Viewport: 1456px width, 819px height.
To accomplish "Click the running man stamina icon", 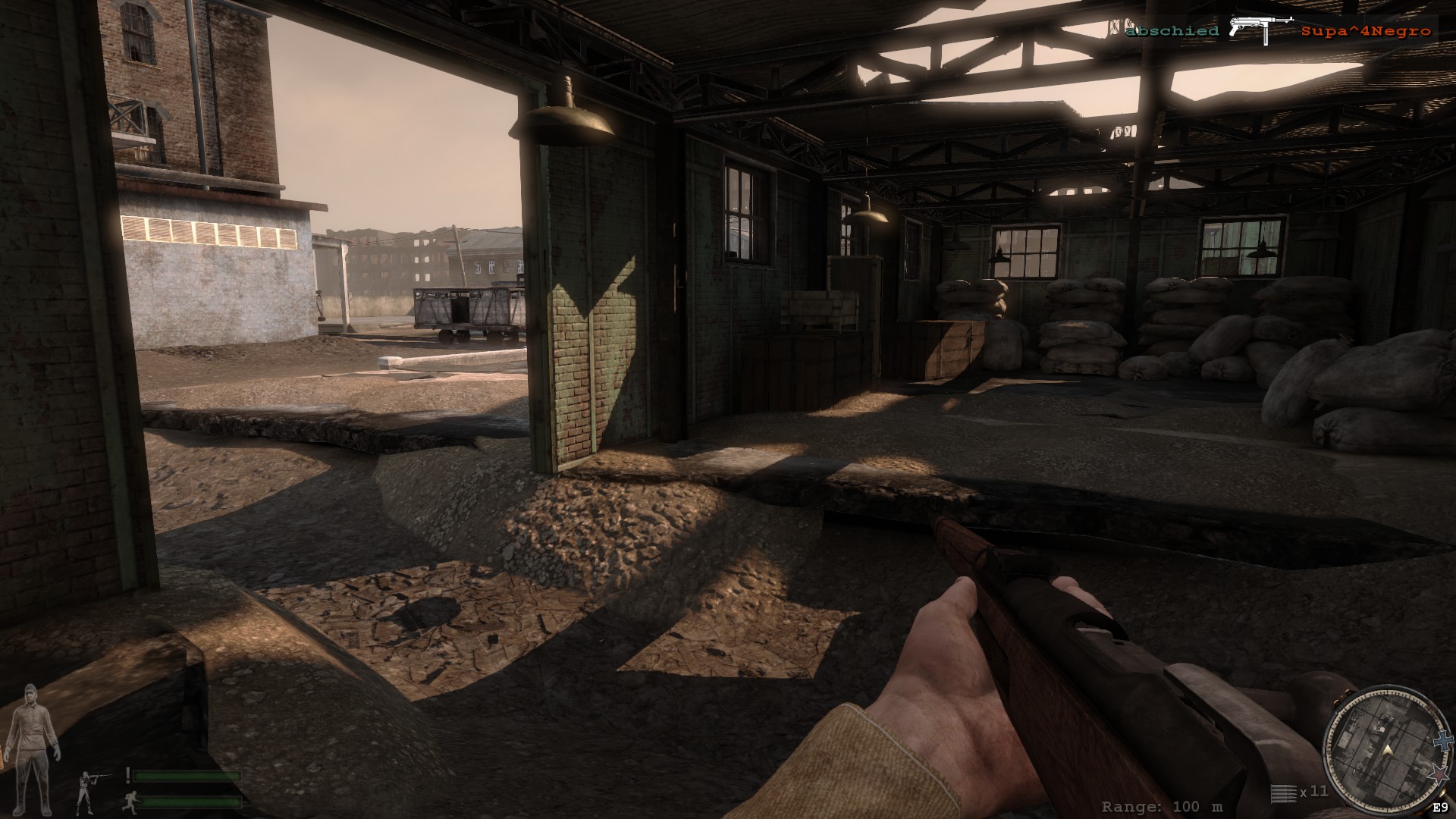I will 130,800.
